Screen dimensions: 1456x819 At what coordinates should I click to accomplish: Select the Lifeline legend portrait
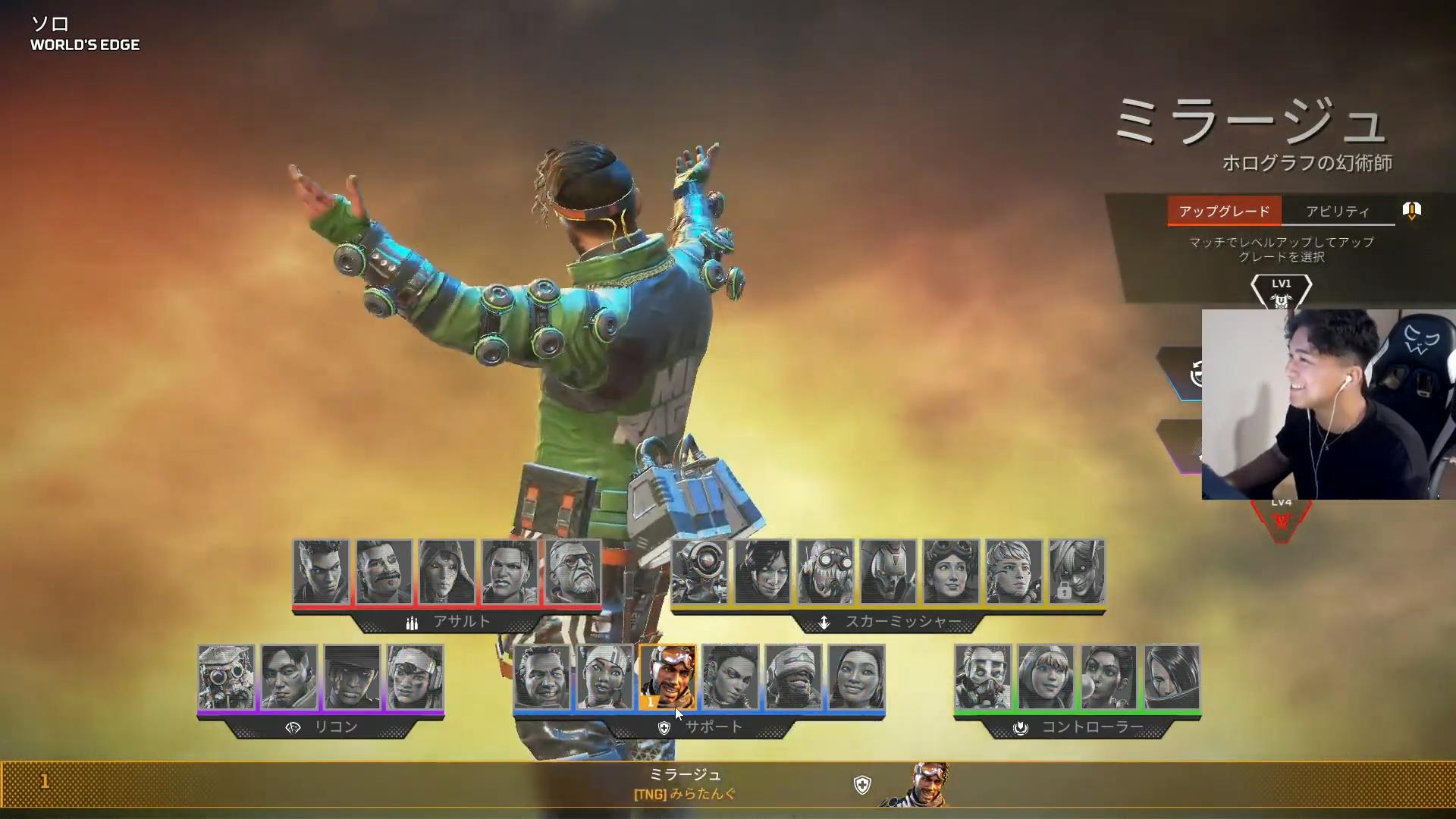[604, 677]
